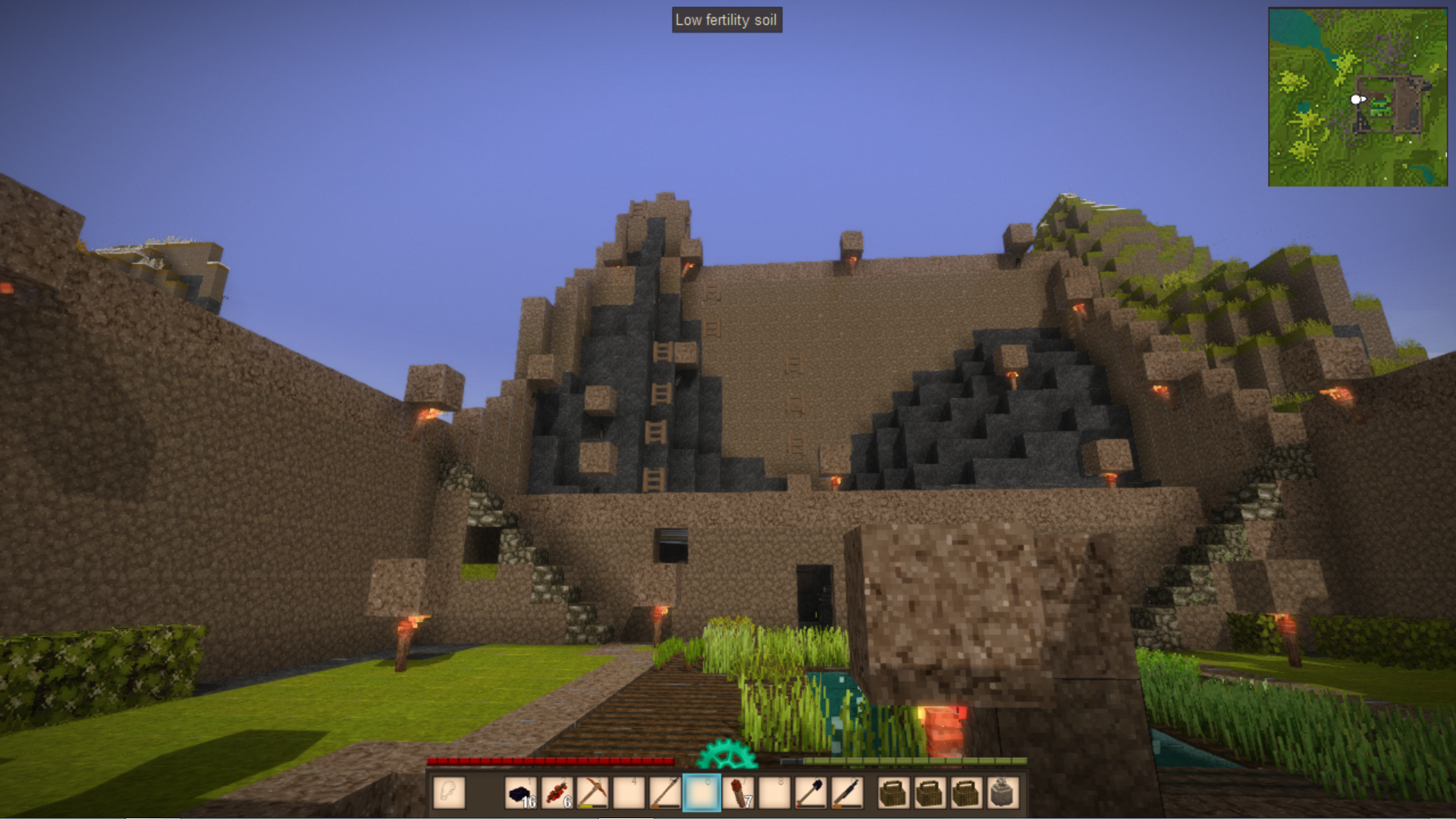Equip the pickaxe from the hotbar

click(592, 793)
